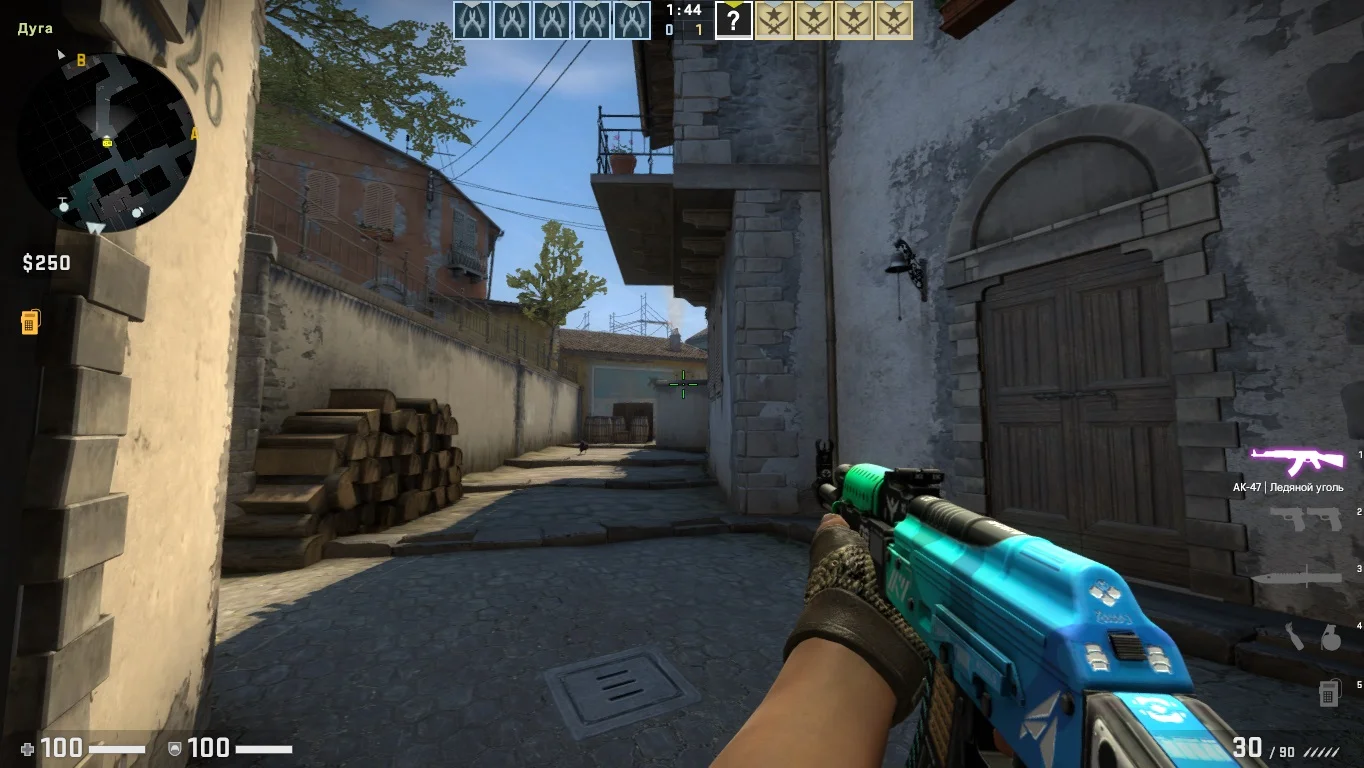Click the question mark player avatar

point(733,20)
